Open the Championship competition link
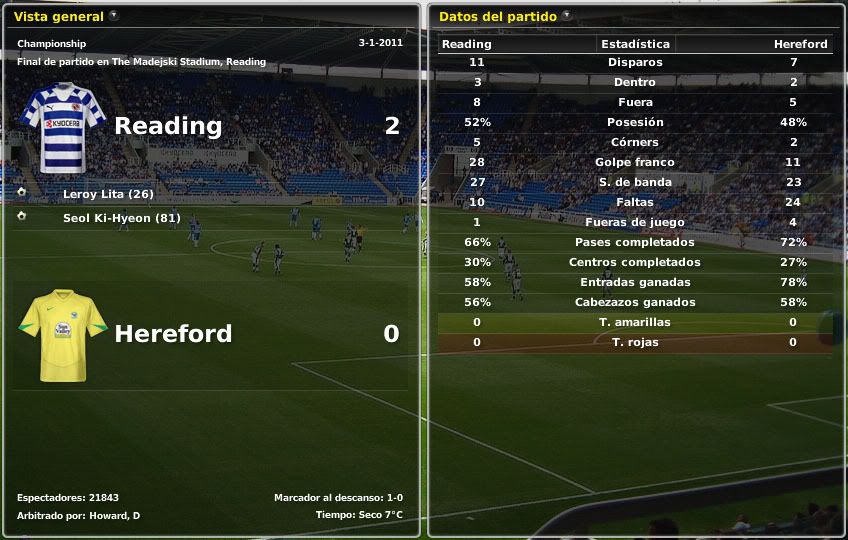The height and width of the screenshot is (540, 848). (x=51, y=44)
